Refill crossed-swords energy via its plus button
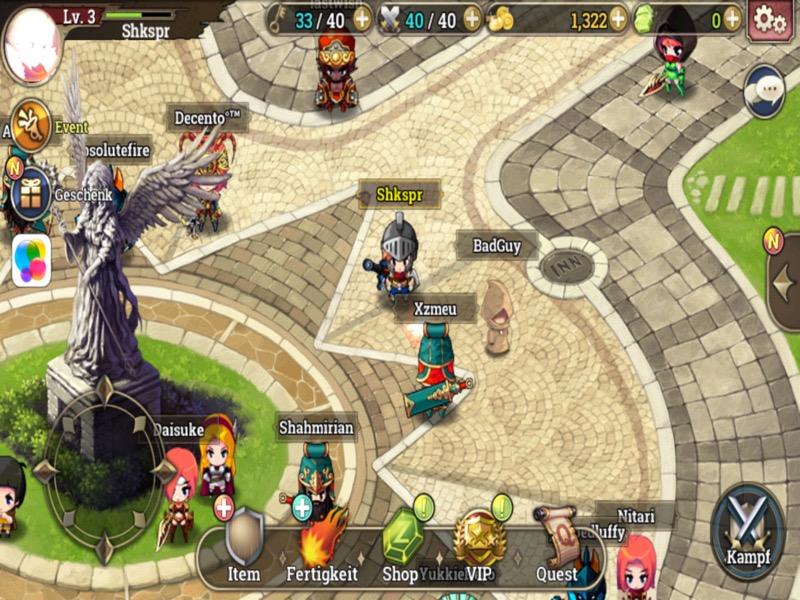The width and height of the screenshot is (800, 600). tap(474, 18)
